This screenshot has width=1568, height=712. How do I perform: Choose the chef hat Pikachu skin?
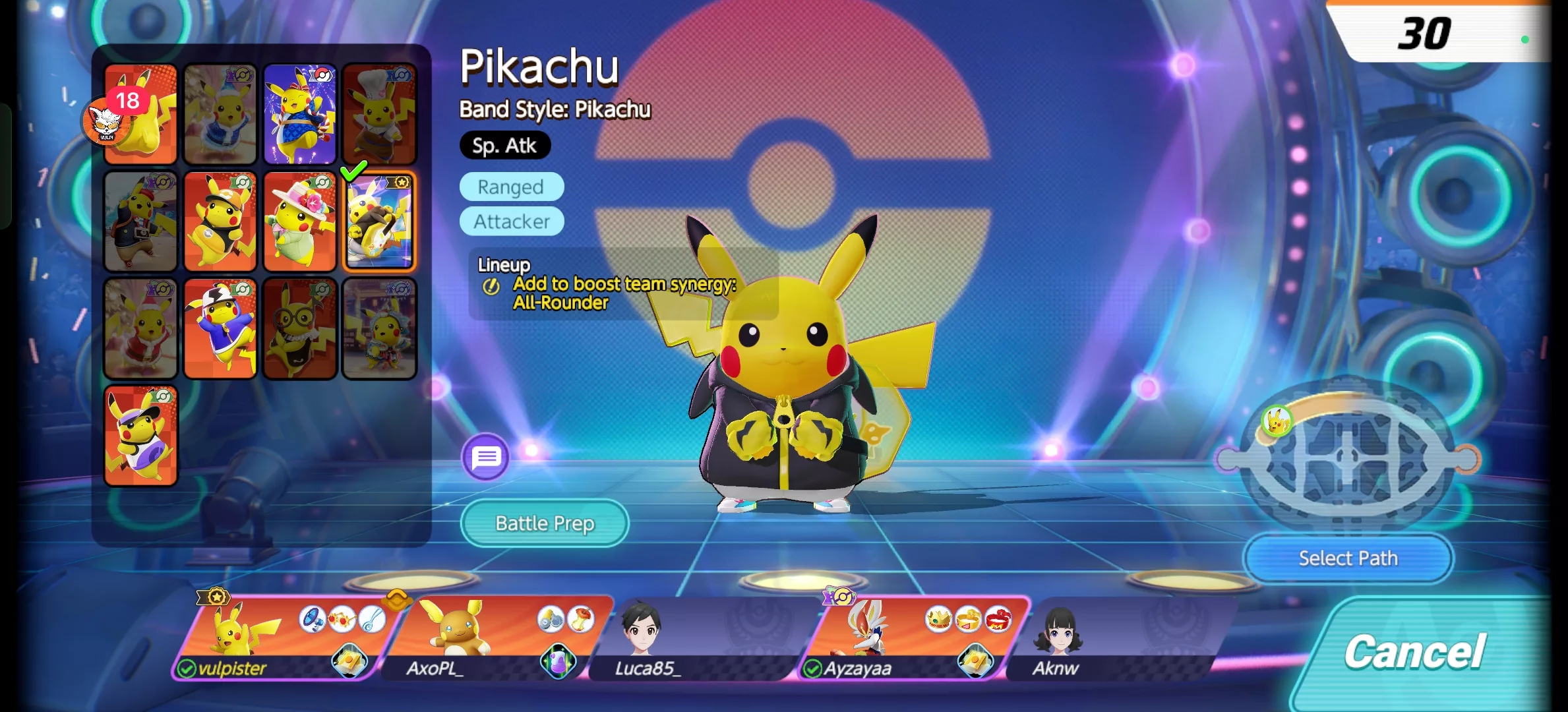pyautogui.click(x=379, y=115)
